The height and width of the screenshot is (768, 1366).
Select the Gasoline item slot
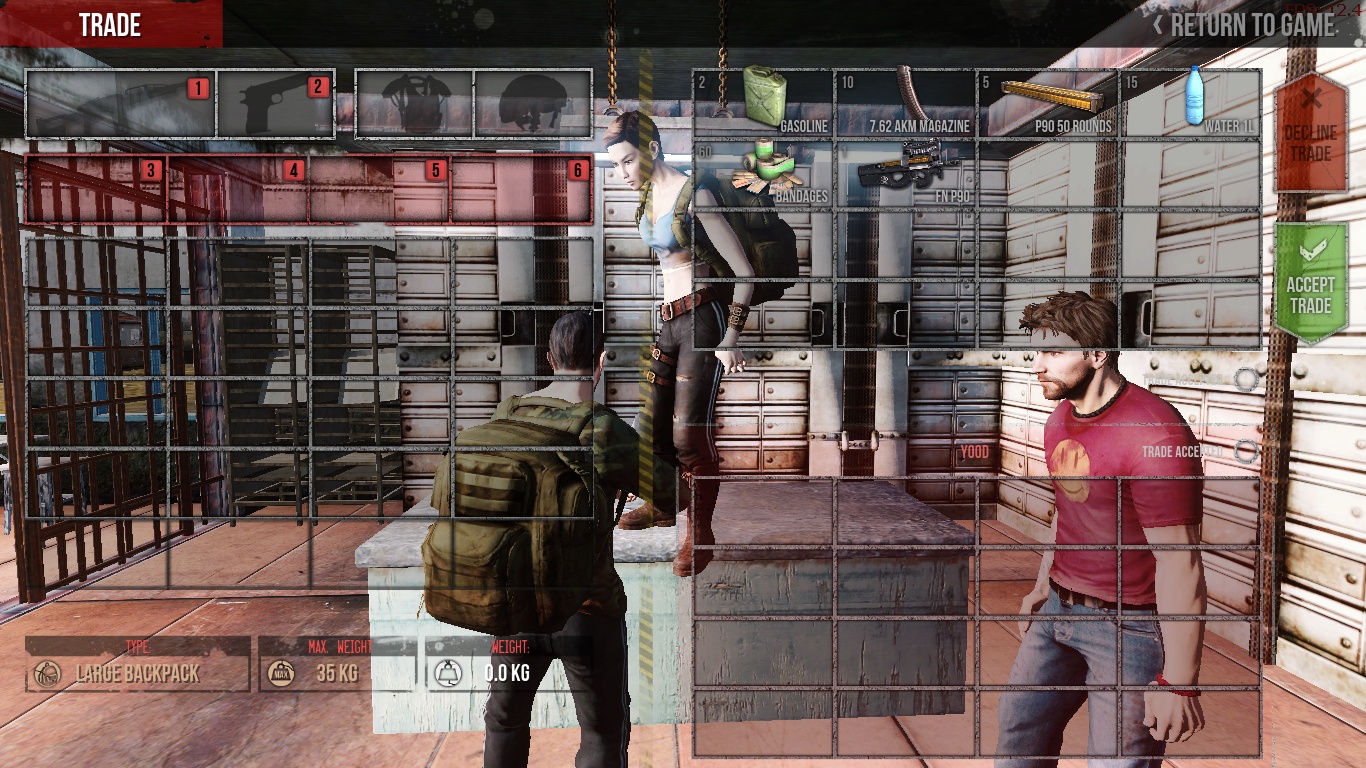pyautogui.click(x=762, y=103)
